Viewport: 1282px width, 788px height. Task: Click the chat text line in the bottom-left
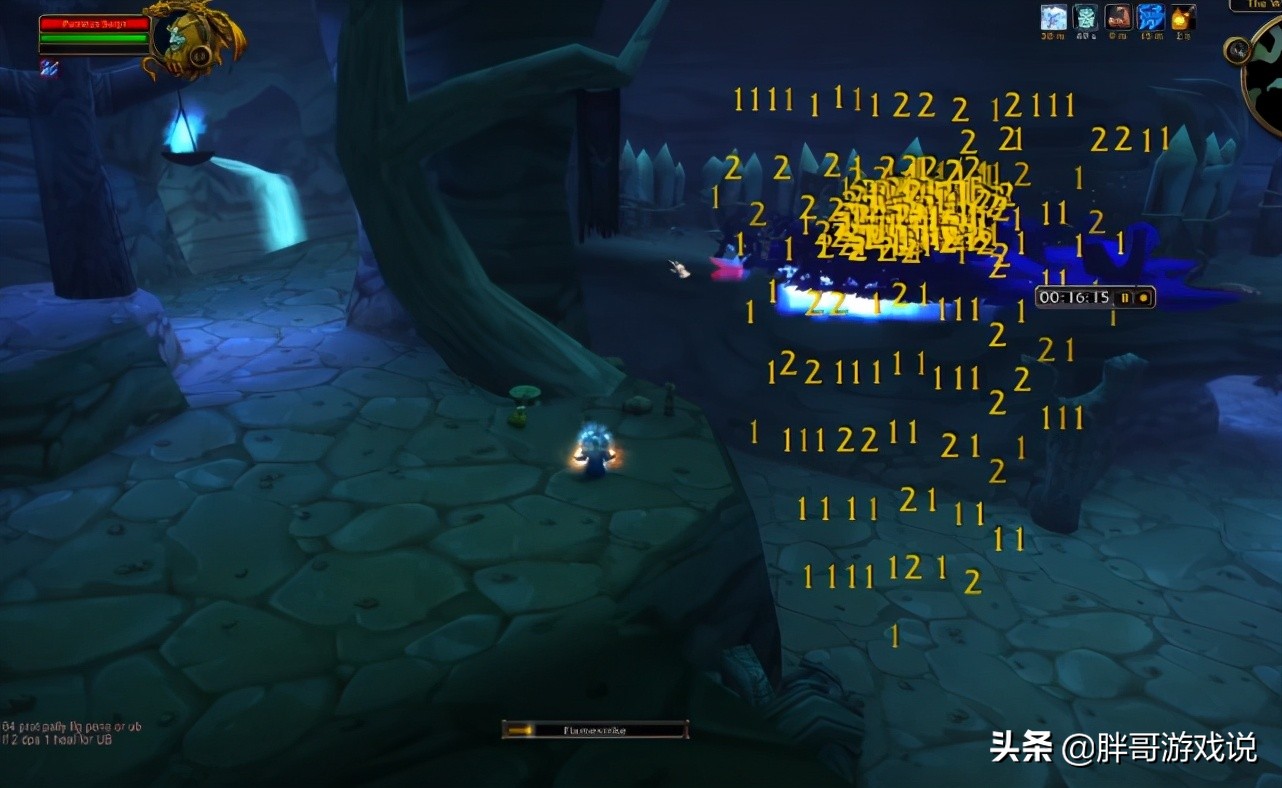(55, 732)
